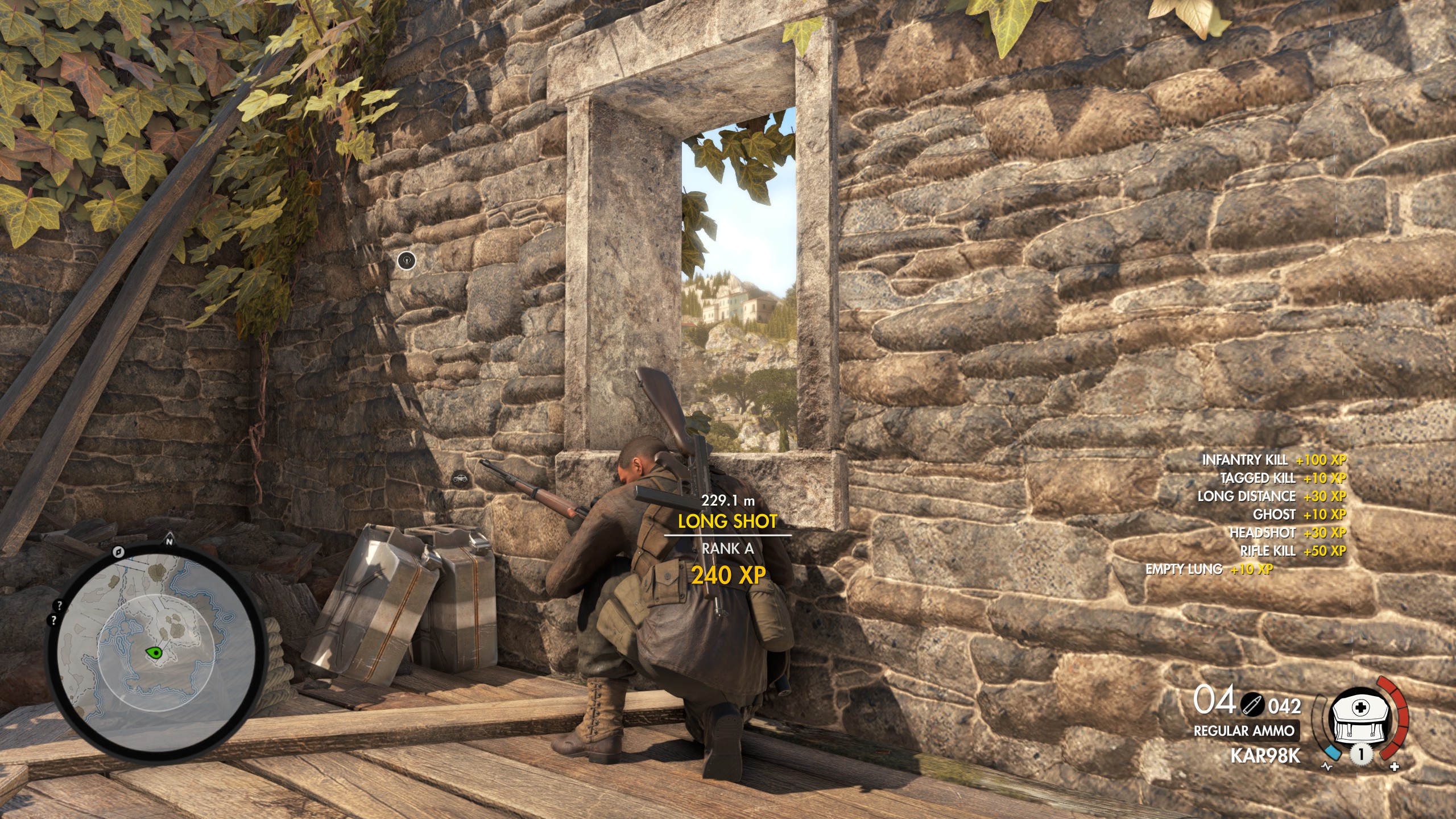The height and width of the screenshot is (819, 1456).
Task: Click the compass needle icon on minimap rim
Action: point(118,551)
